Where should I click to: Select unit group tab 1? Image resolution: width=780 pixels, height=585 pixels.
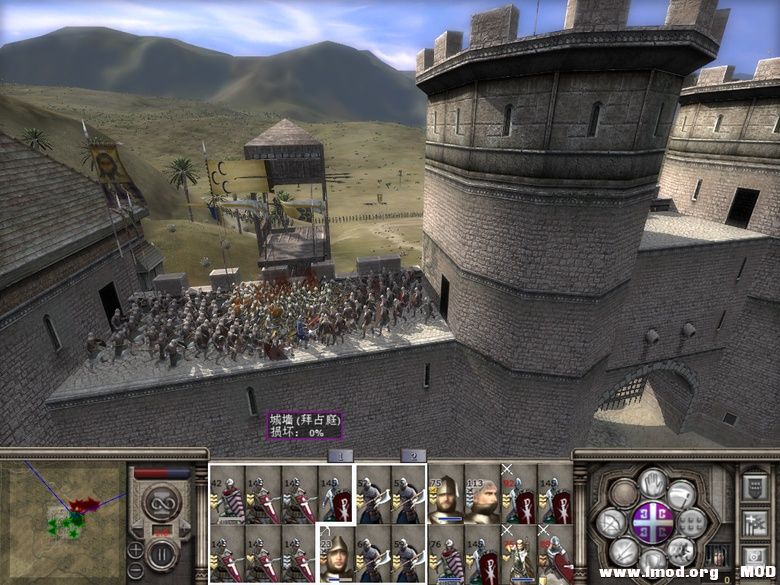tap(341, 456)
